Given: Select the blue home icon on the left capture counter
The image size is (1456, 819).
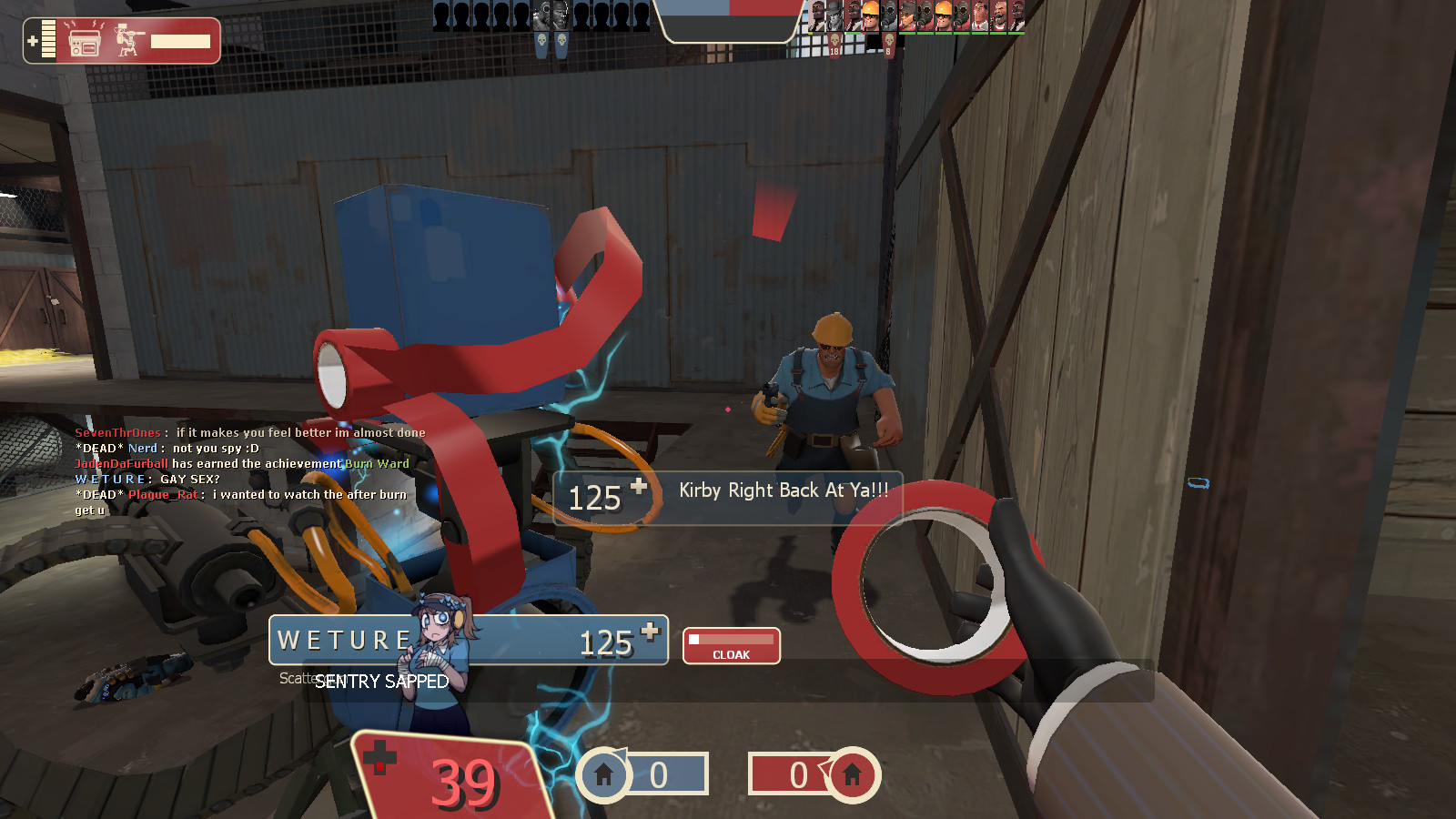Looking at the screenshot, I should [603, 776].
